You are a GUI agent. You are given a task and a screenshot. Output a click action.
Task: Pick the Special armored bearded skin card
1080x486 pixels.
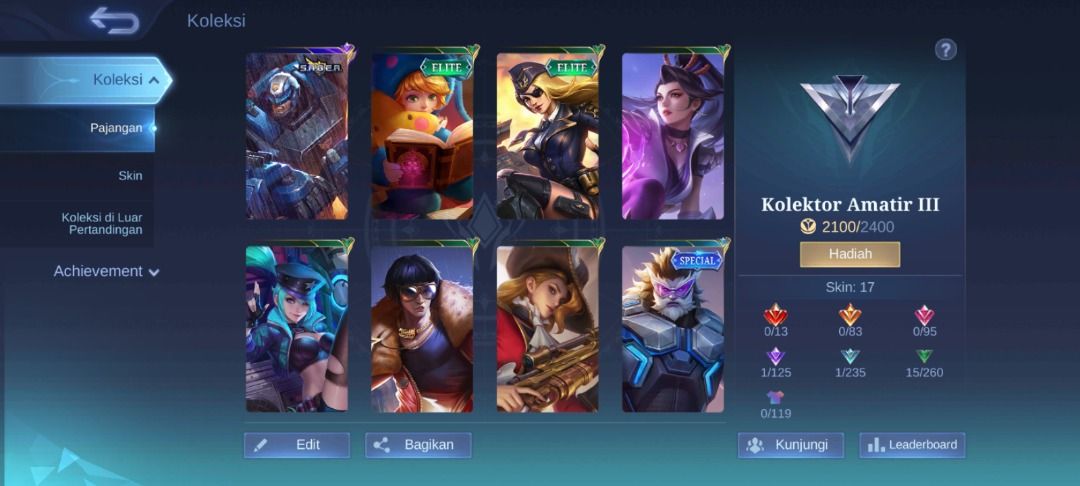672,328
